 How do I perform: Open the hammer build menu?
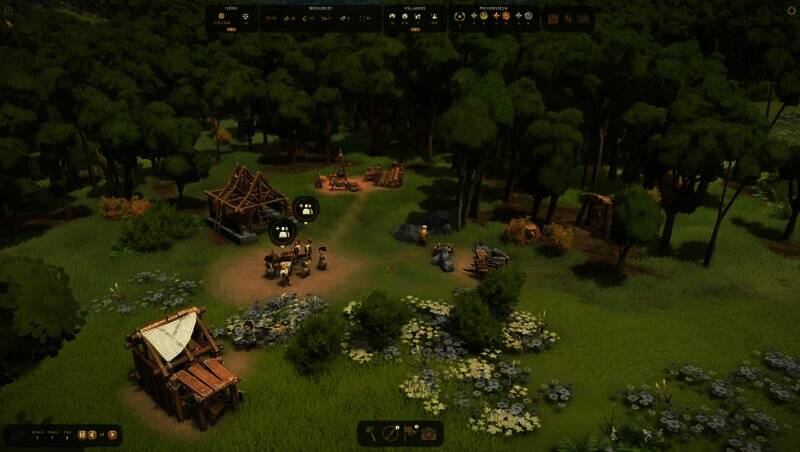click(371, 433)
